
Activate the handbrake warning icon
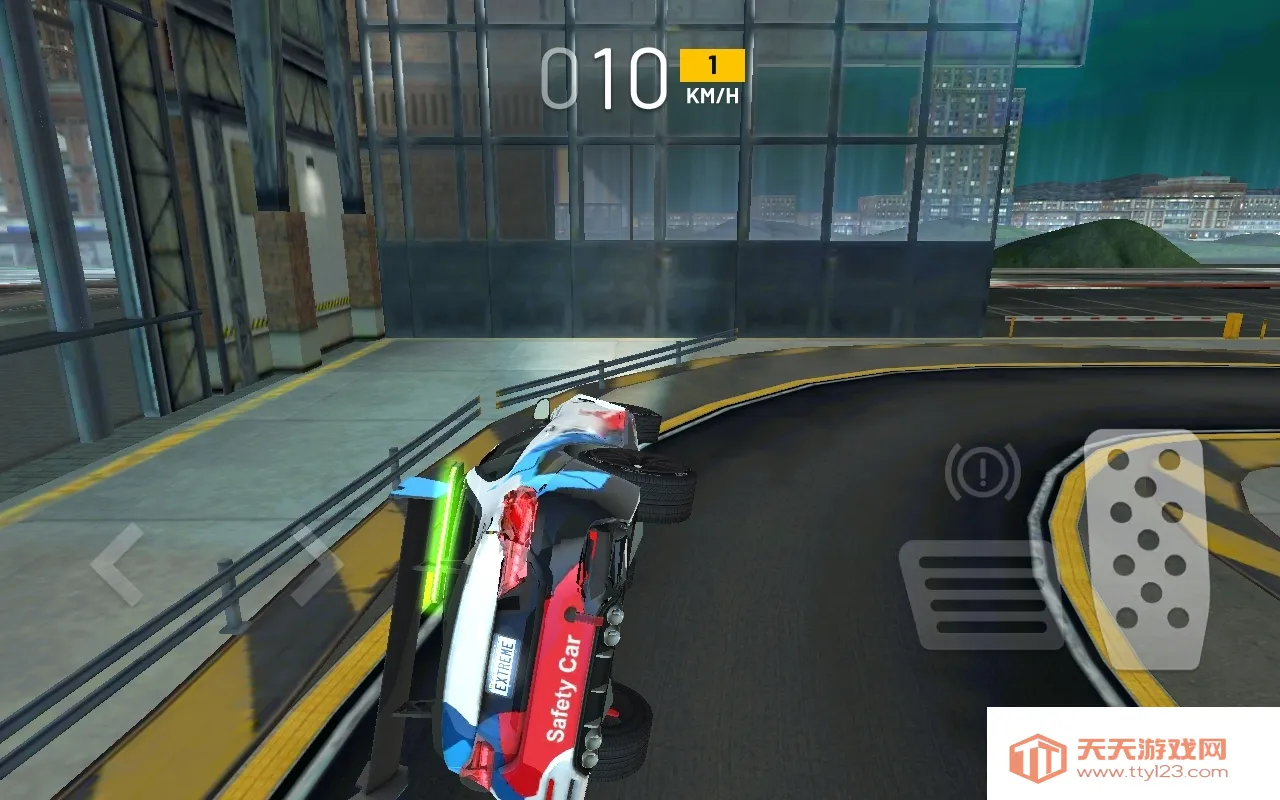point(981,470)
